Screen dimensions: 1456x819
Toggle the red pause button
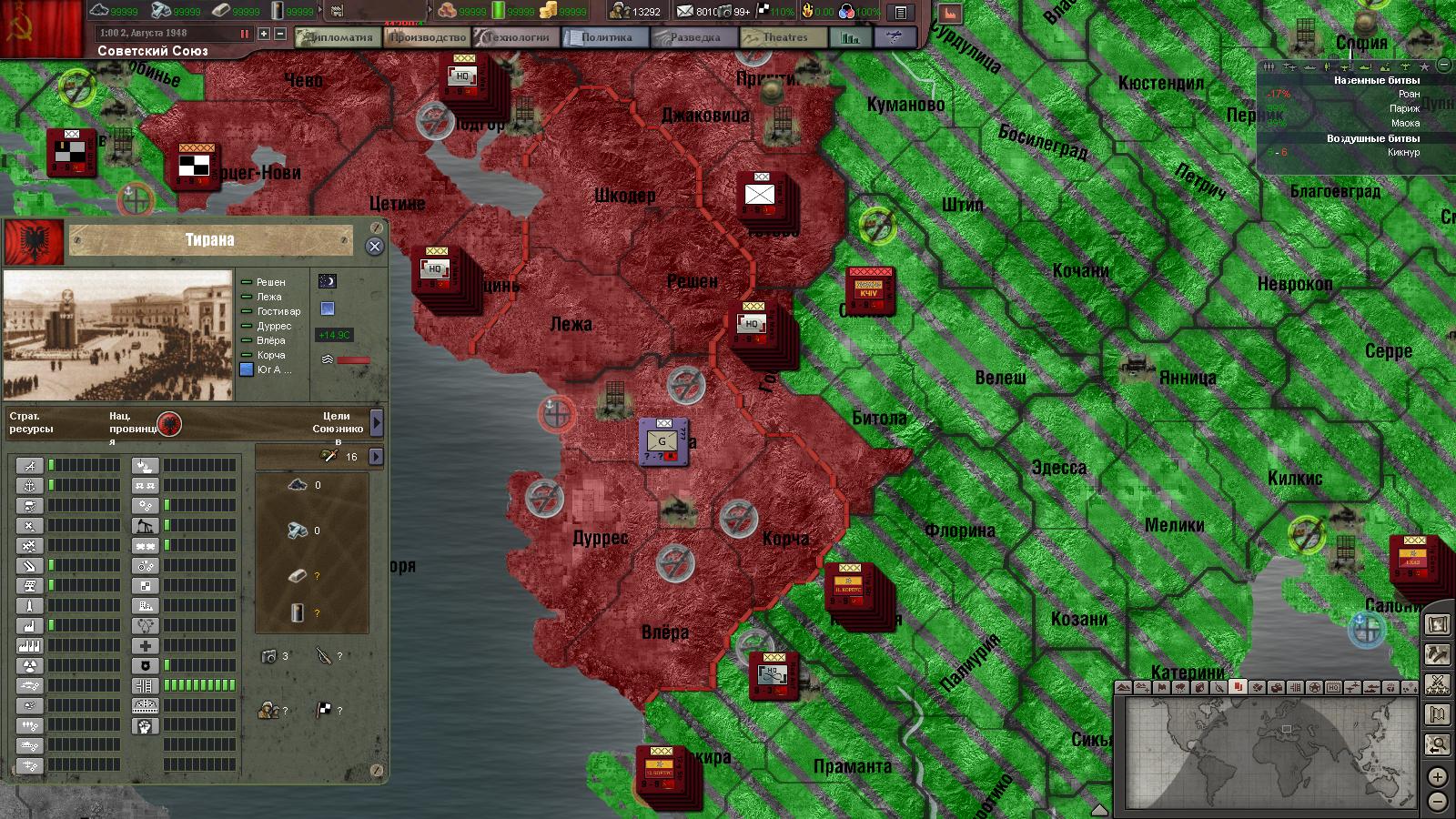(x=244, y=34)
